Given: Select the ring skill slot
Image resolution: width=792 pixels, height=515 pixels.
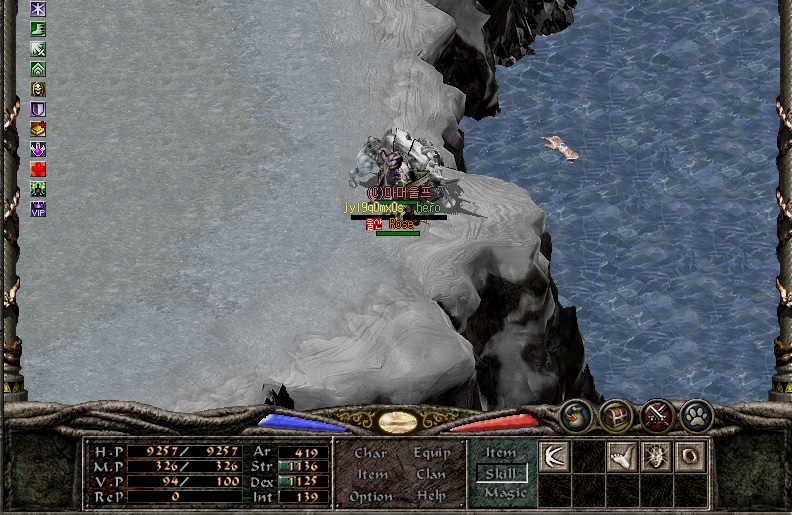Looking at the screenshot, I should pos(690,457).
